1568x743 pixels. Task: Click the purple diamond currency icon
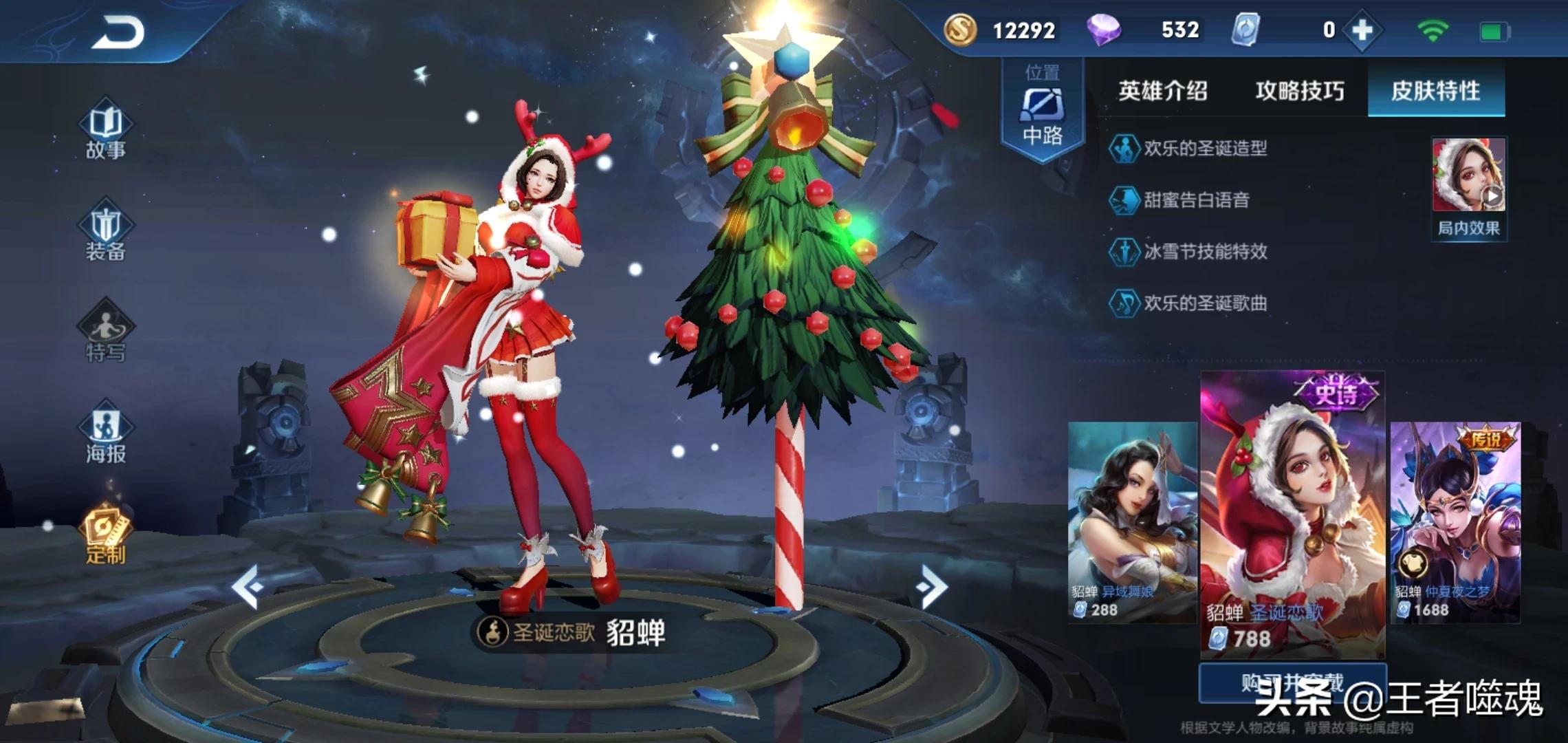1104,30
